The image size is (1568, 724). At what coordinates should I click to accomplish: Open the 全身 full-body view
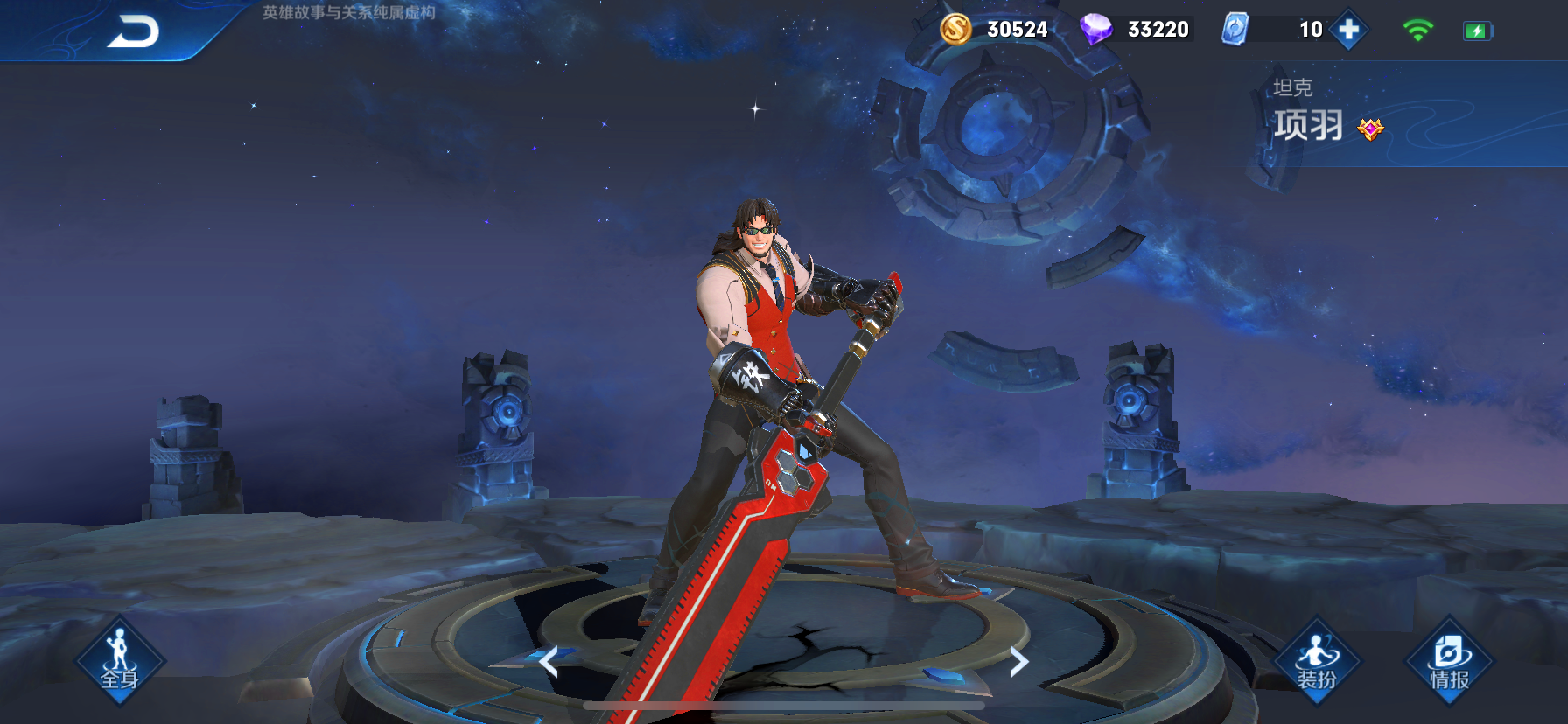point(120,660)
